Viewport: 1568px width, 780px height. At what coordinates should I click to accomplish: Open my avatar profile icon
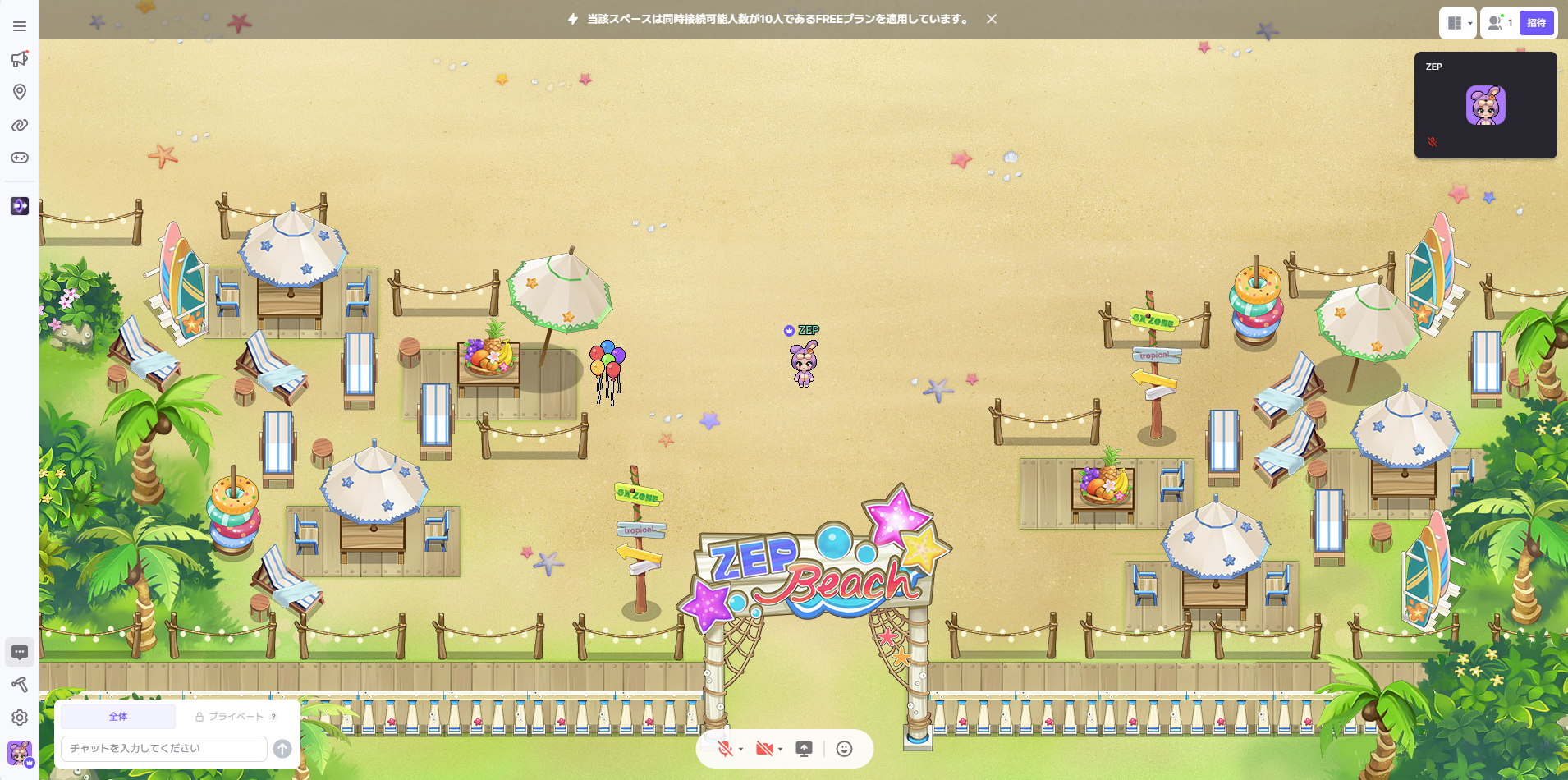[x=20, y=752]
